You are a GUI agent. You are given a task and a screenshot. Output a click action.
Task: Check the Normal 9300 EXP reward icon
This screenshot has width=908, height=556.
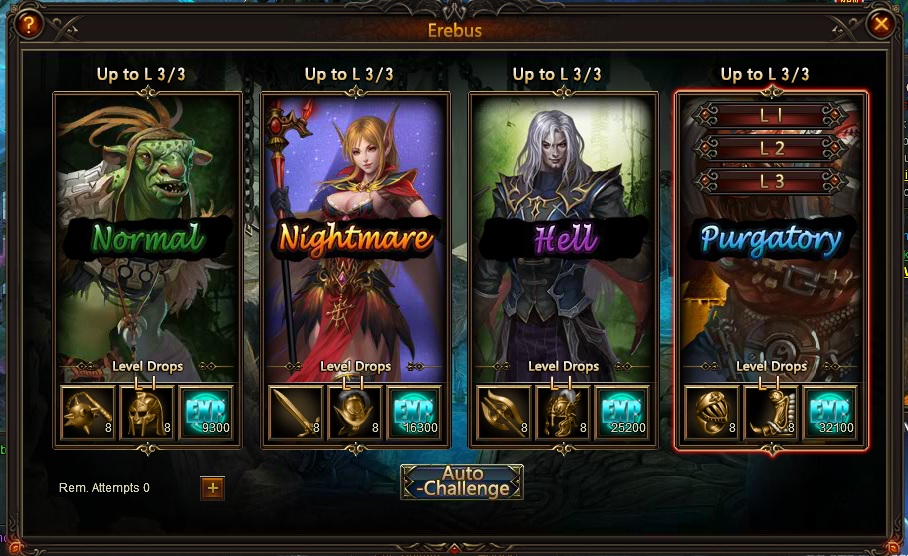tap(207, 413)
